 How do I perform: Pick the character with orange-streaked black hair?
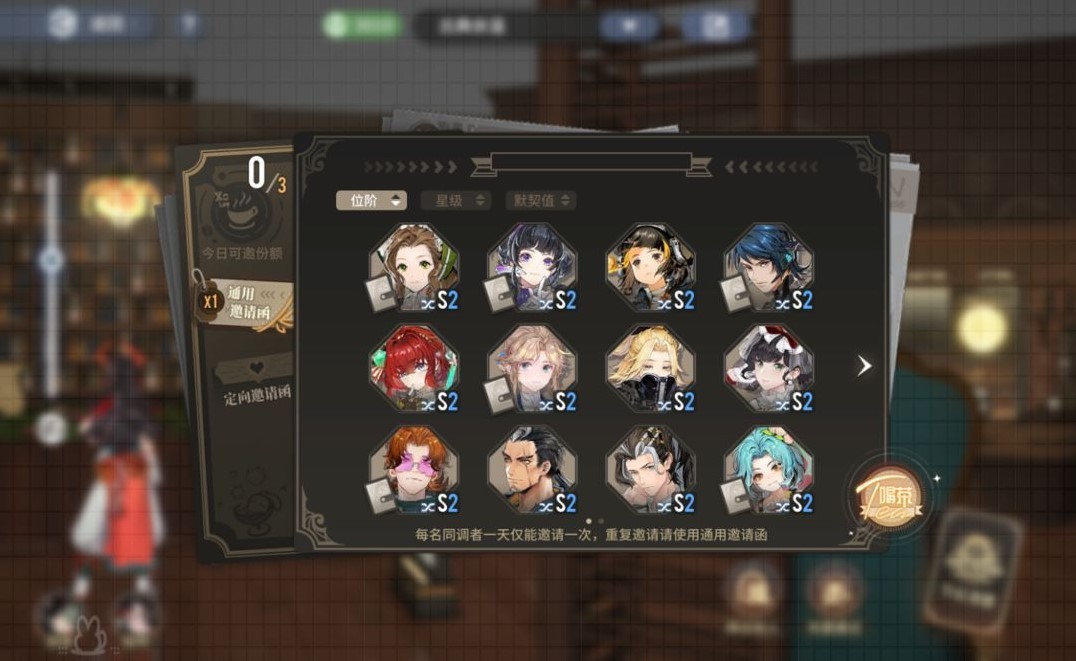[650, 268]
